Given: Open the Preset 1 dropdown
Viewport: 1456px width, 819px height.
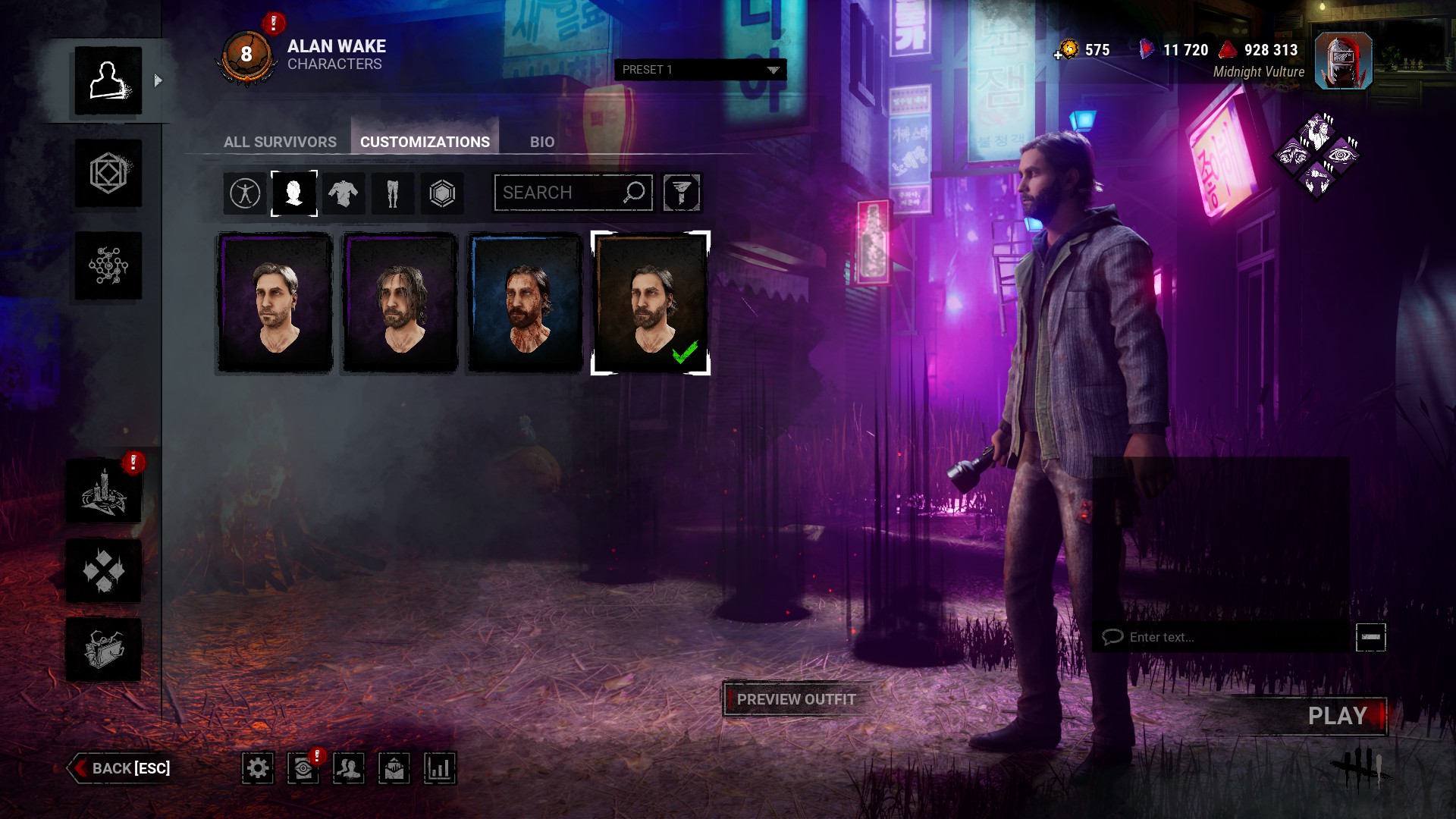Looking at the screenshot, I should (x=700, y=70).
